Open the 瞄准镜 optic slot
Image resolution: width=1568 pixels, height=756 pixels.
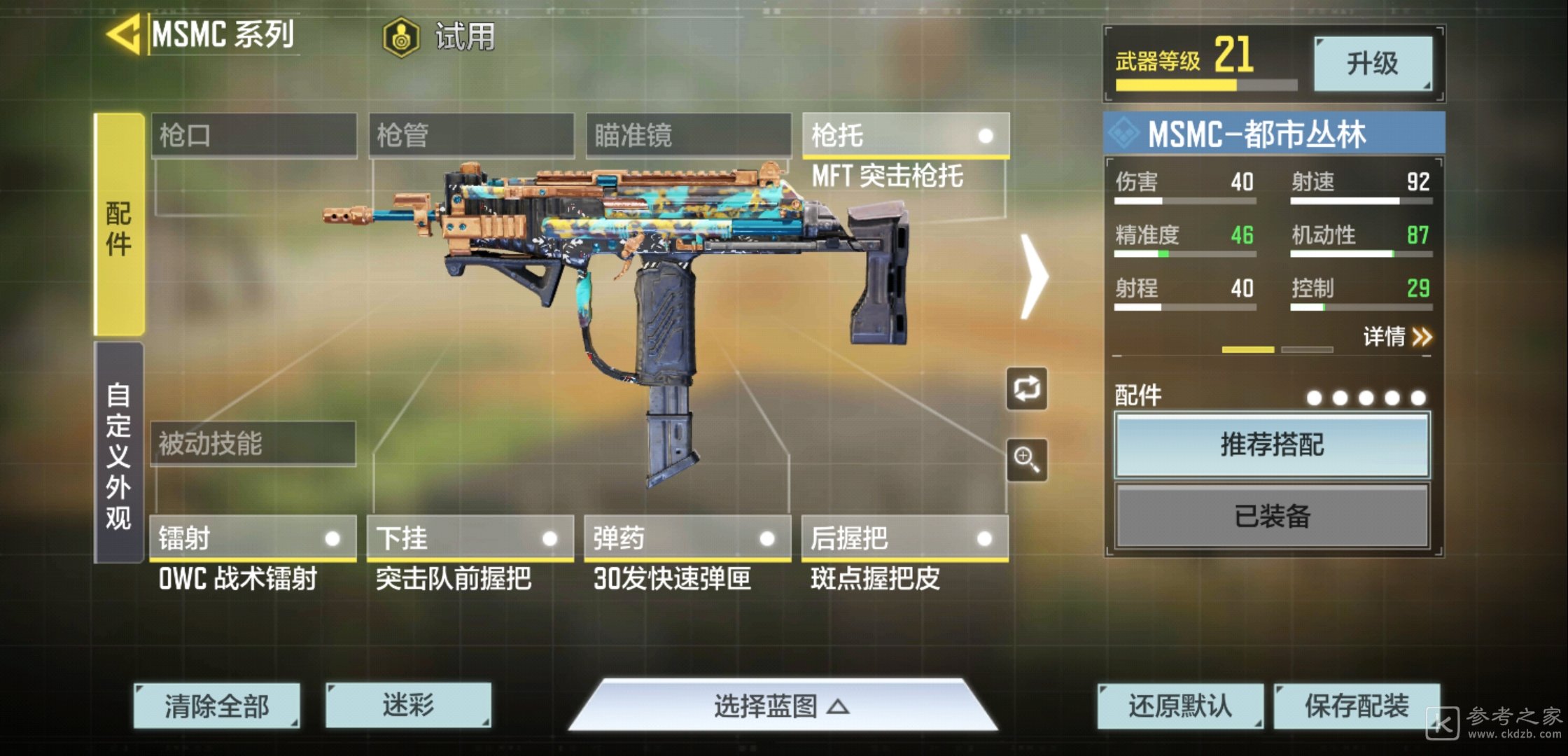689,135
